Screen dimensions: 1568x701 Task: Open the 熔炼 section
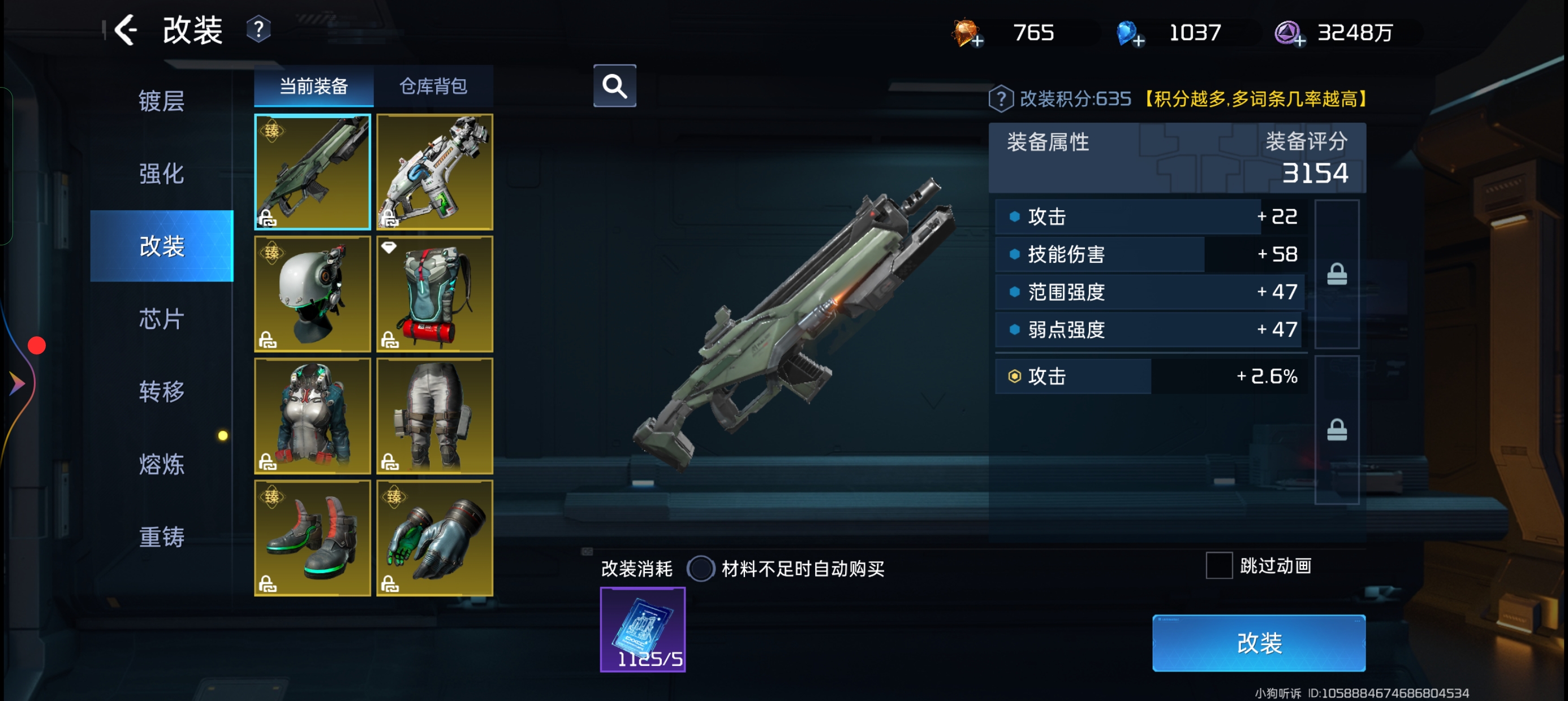(x=161, y=464)
